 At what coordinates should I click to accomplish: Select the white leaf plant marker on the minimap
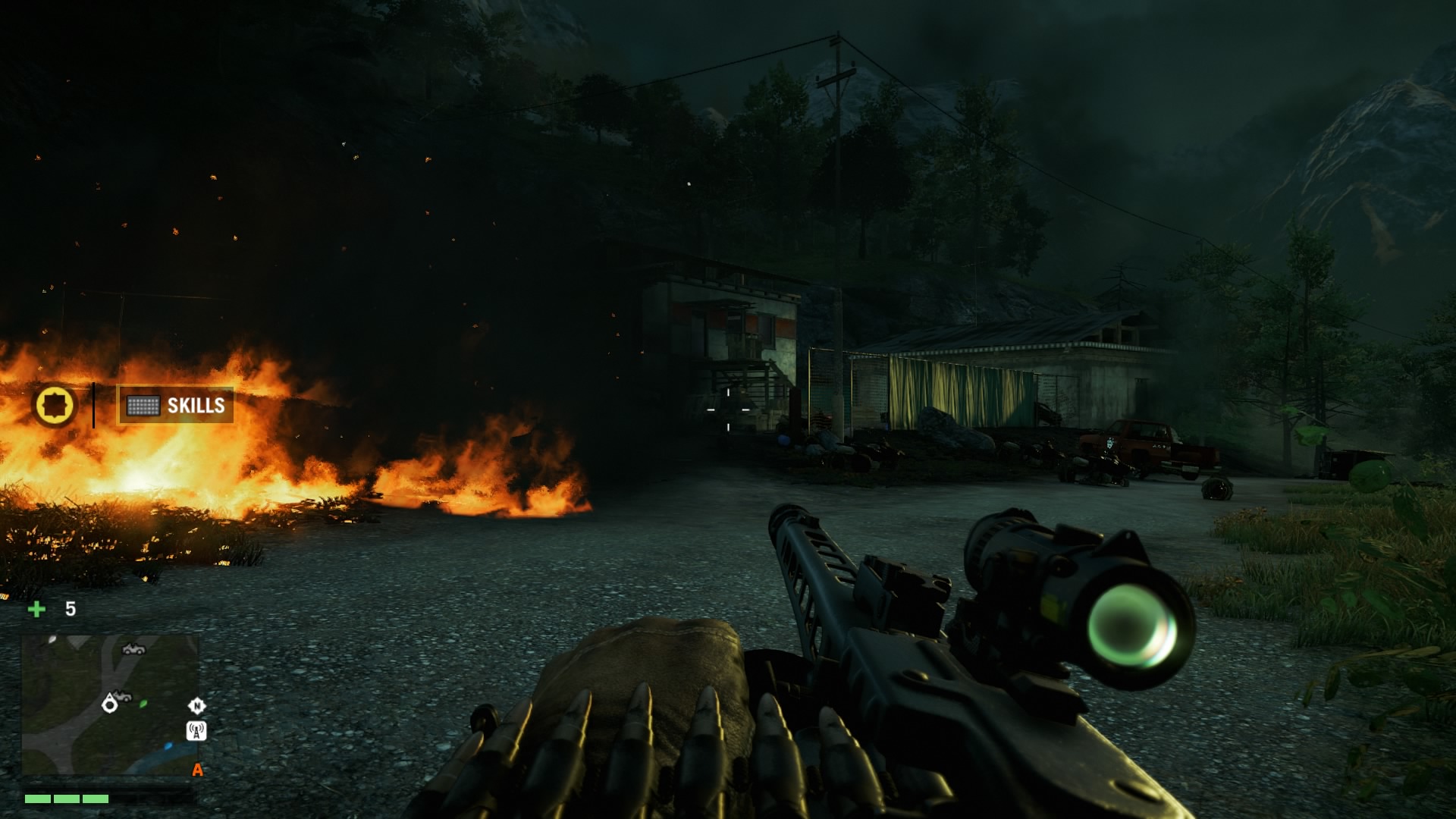52,639
